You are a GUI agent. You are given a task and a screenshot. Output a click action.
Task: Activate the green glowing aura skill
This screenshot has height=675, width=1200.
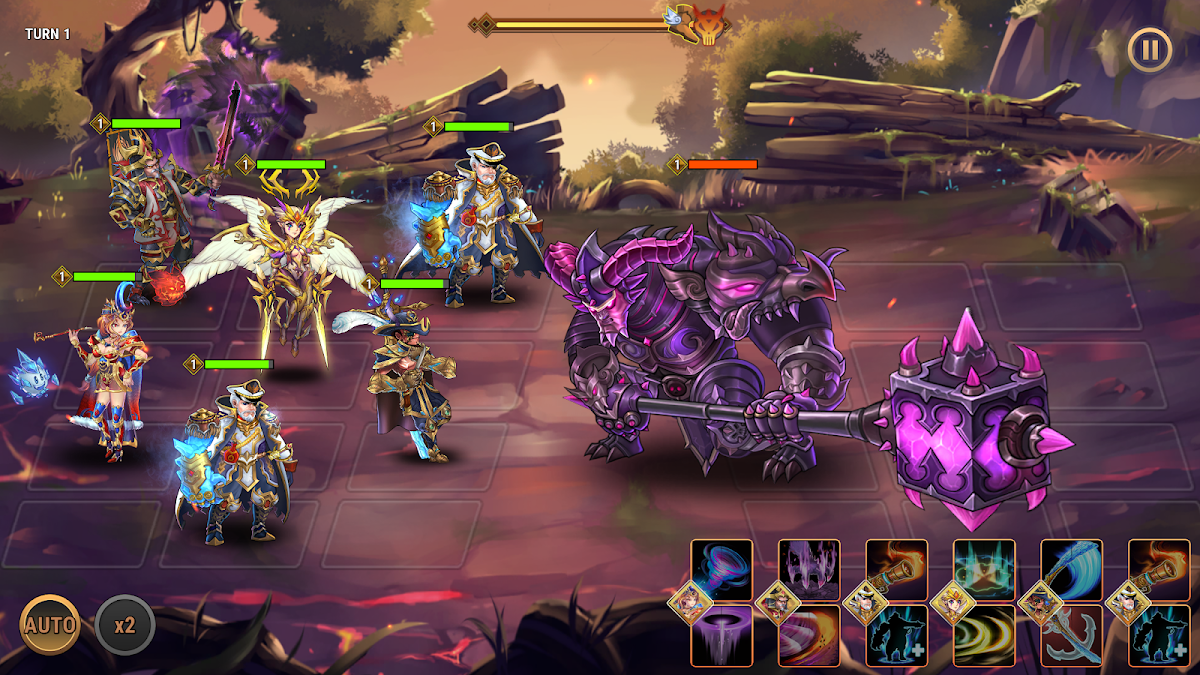(984, 570)
